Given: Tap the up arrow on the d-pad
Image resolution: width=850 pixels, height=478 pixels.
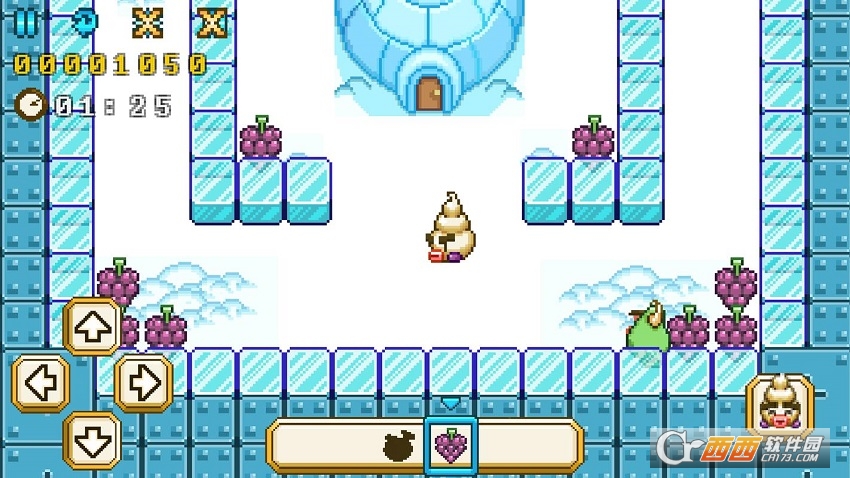Looking at the screenshot, I should pos(92,327).
